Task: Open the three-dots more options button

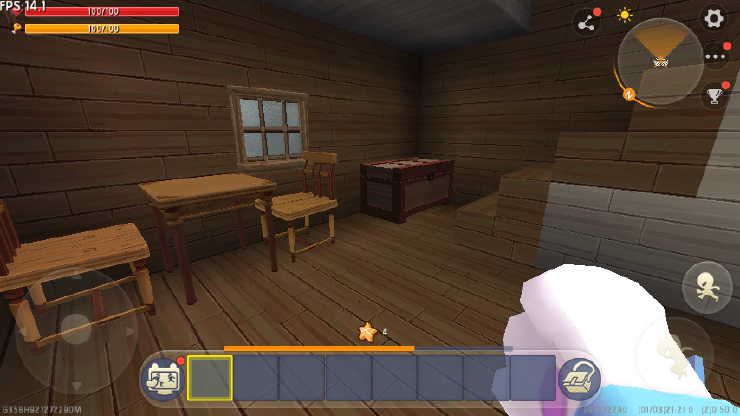Action: click(715, 56)
